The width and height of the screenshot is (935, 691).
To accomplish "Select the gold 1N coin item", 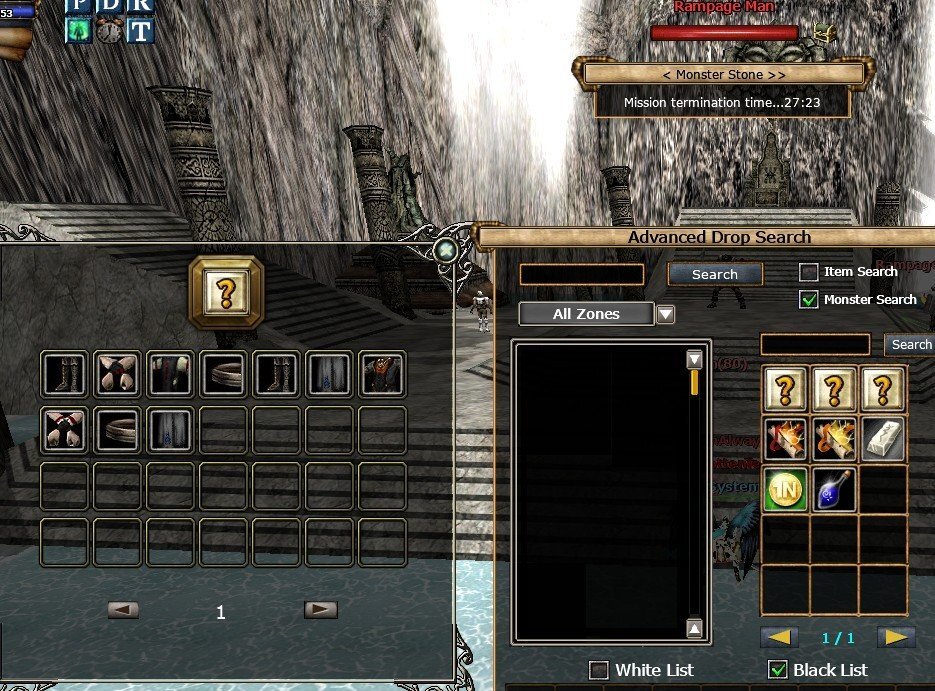I will pos(785,489).
